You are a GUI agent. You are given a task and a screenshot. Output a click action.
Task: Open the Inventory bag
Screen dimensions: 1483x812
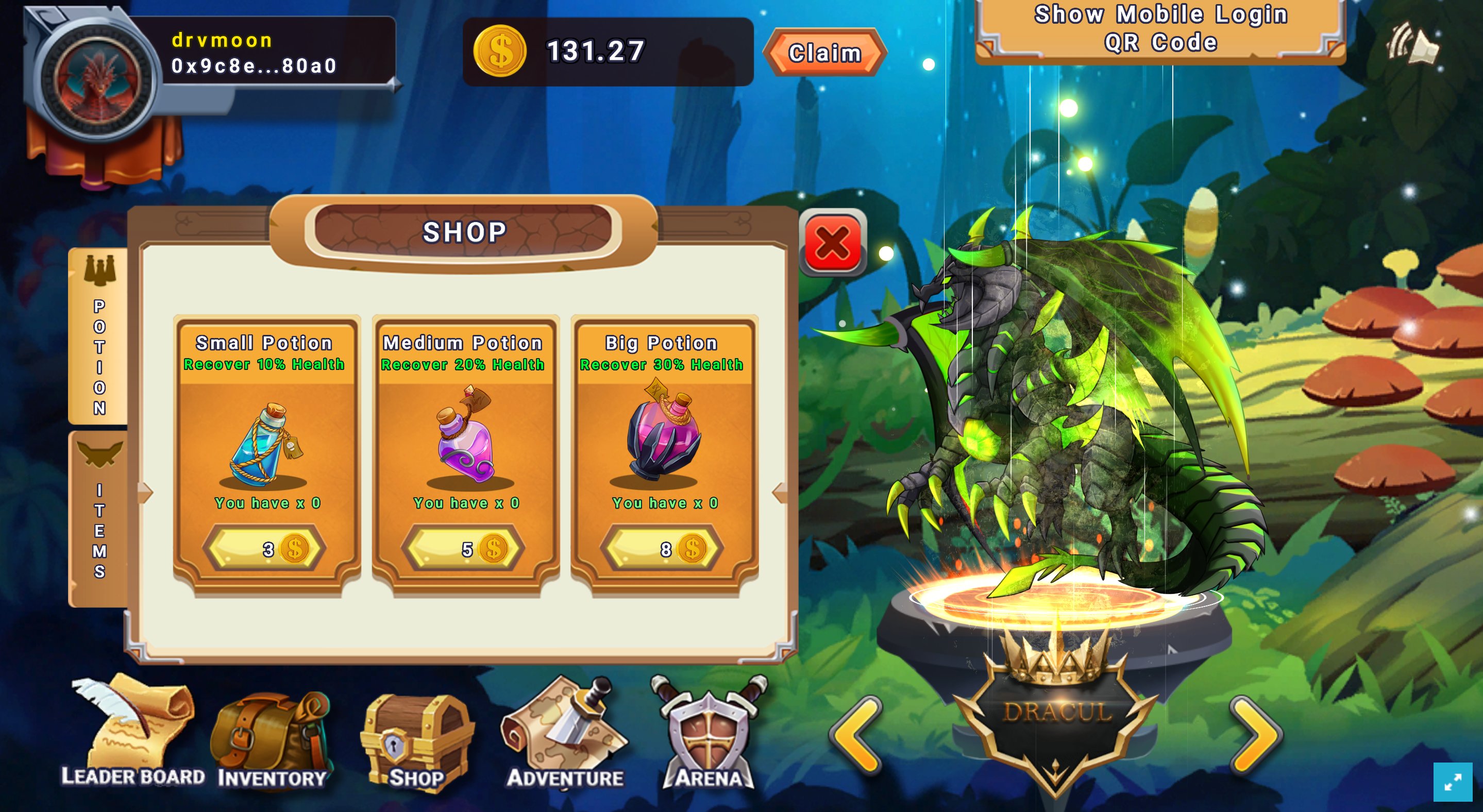272,739
